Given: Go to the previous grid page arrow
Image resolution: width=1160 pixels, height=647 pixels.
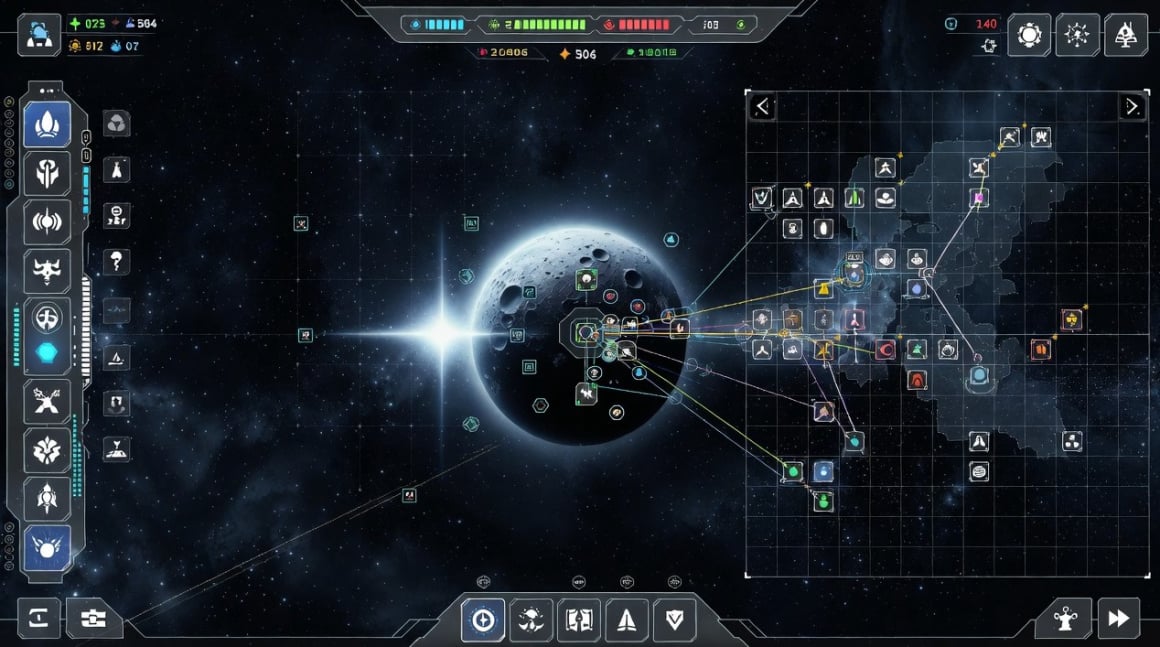Looking at the screenshot, I should (x=763, y=106).
